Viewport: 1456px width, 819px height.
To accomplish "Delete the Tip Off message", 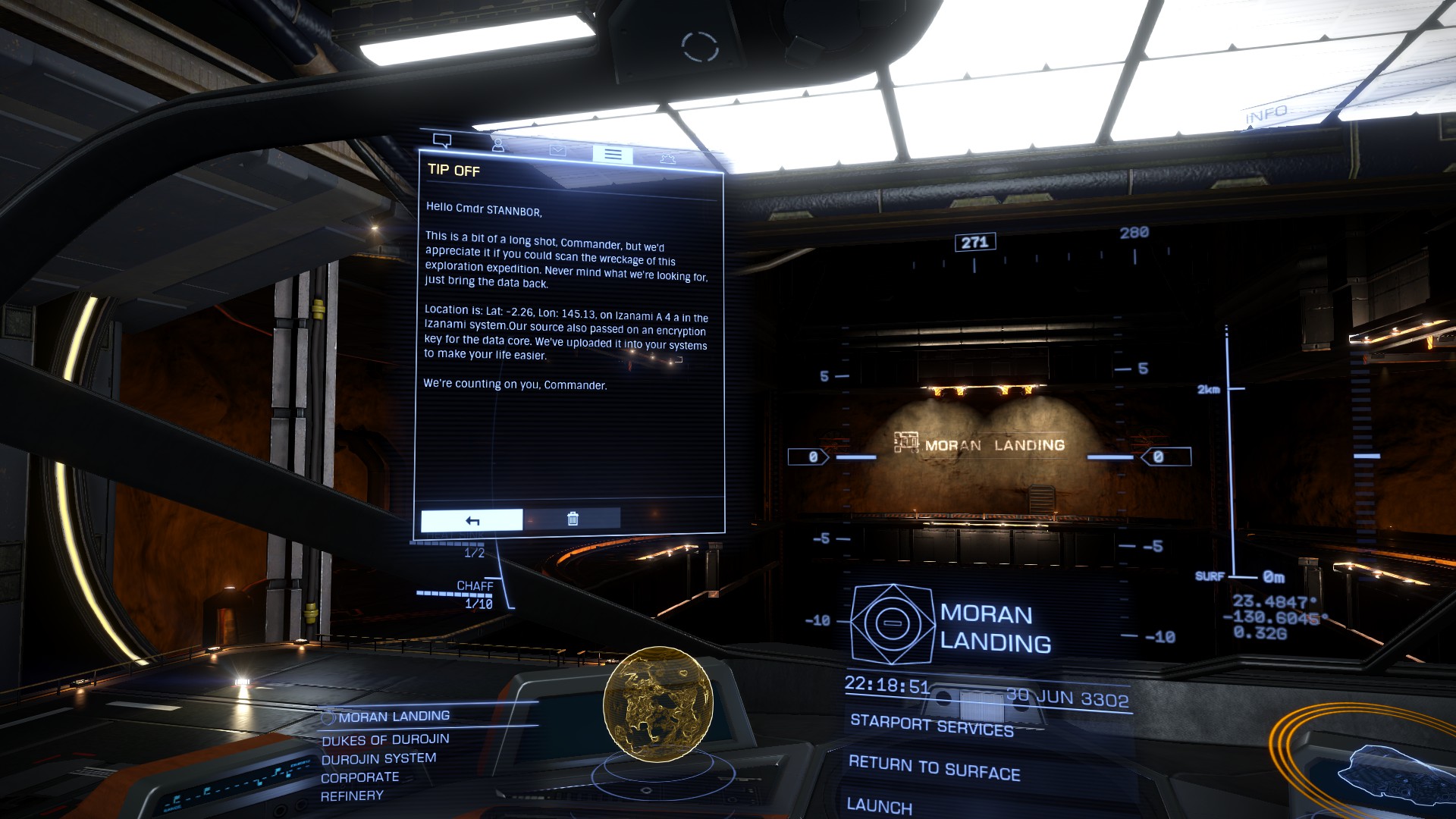I will (573, 519).
